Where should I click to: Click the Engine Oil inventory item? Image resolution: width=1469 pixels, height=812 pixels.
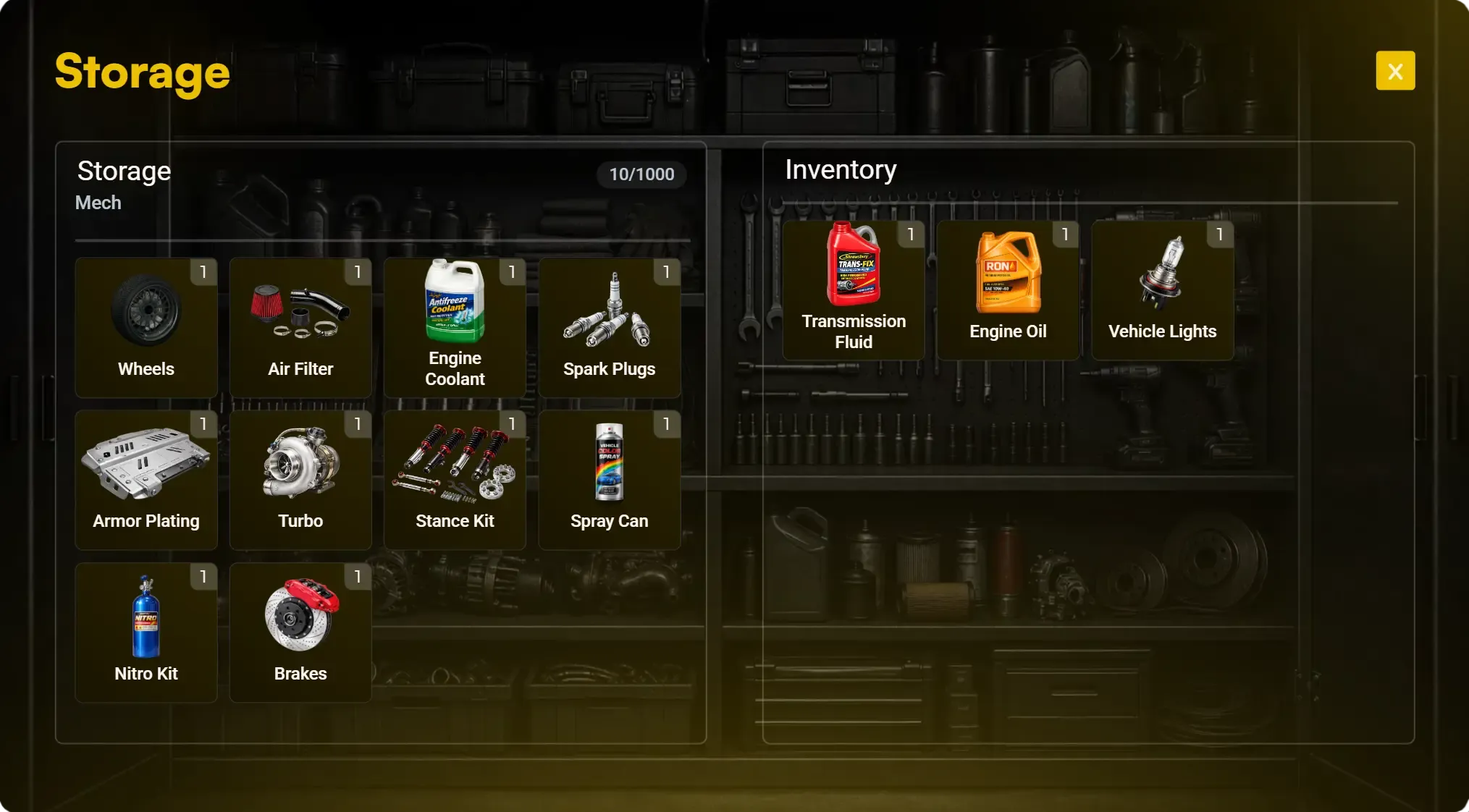tap(1008, 289)
